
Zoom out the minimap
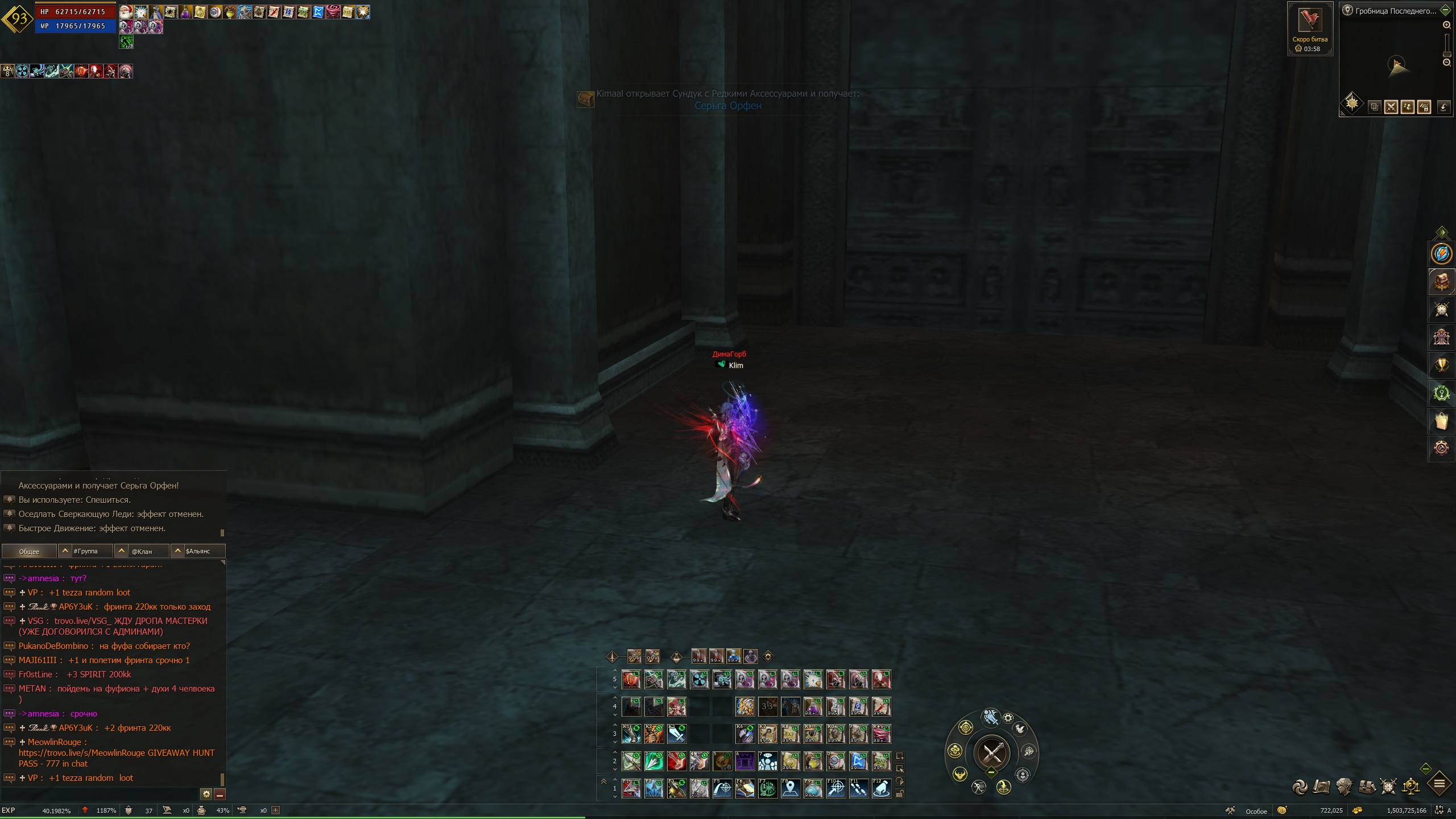click(x=1447, y=63)
